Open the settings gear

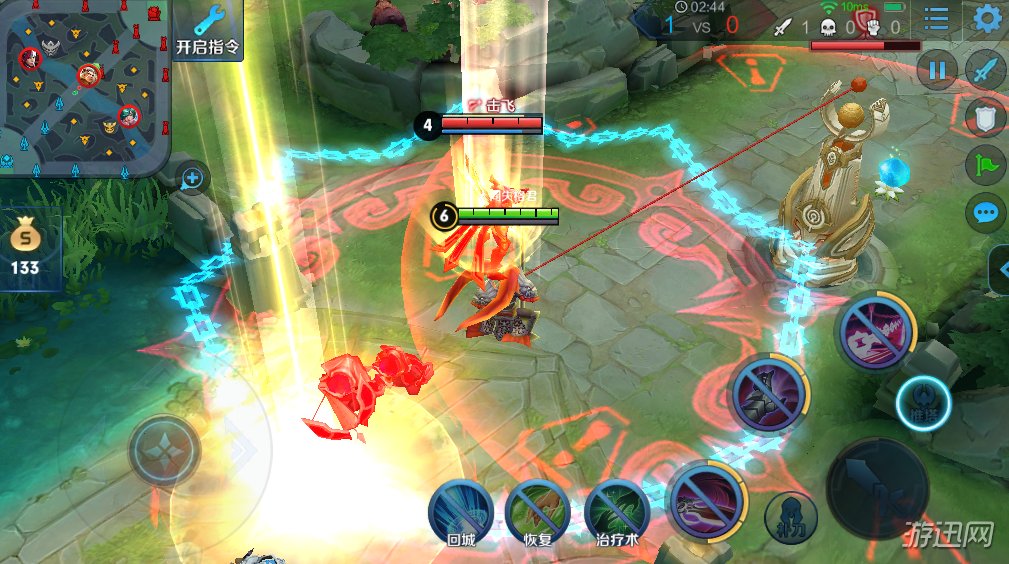coord(987,19)
